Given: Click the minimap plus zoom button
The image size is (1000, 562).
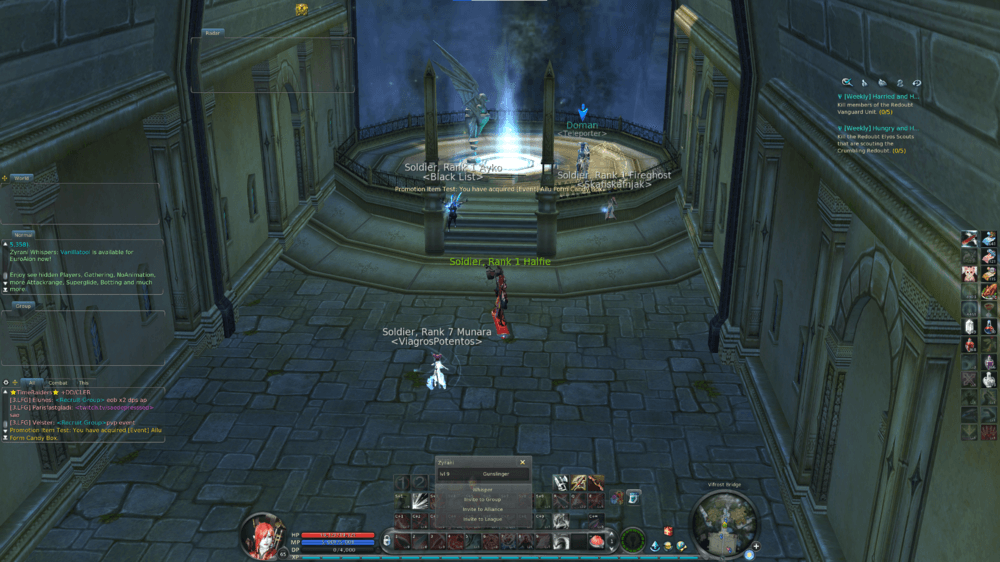Looking at the screenshot, I should coord(757,547).
